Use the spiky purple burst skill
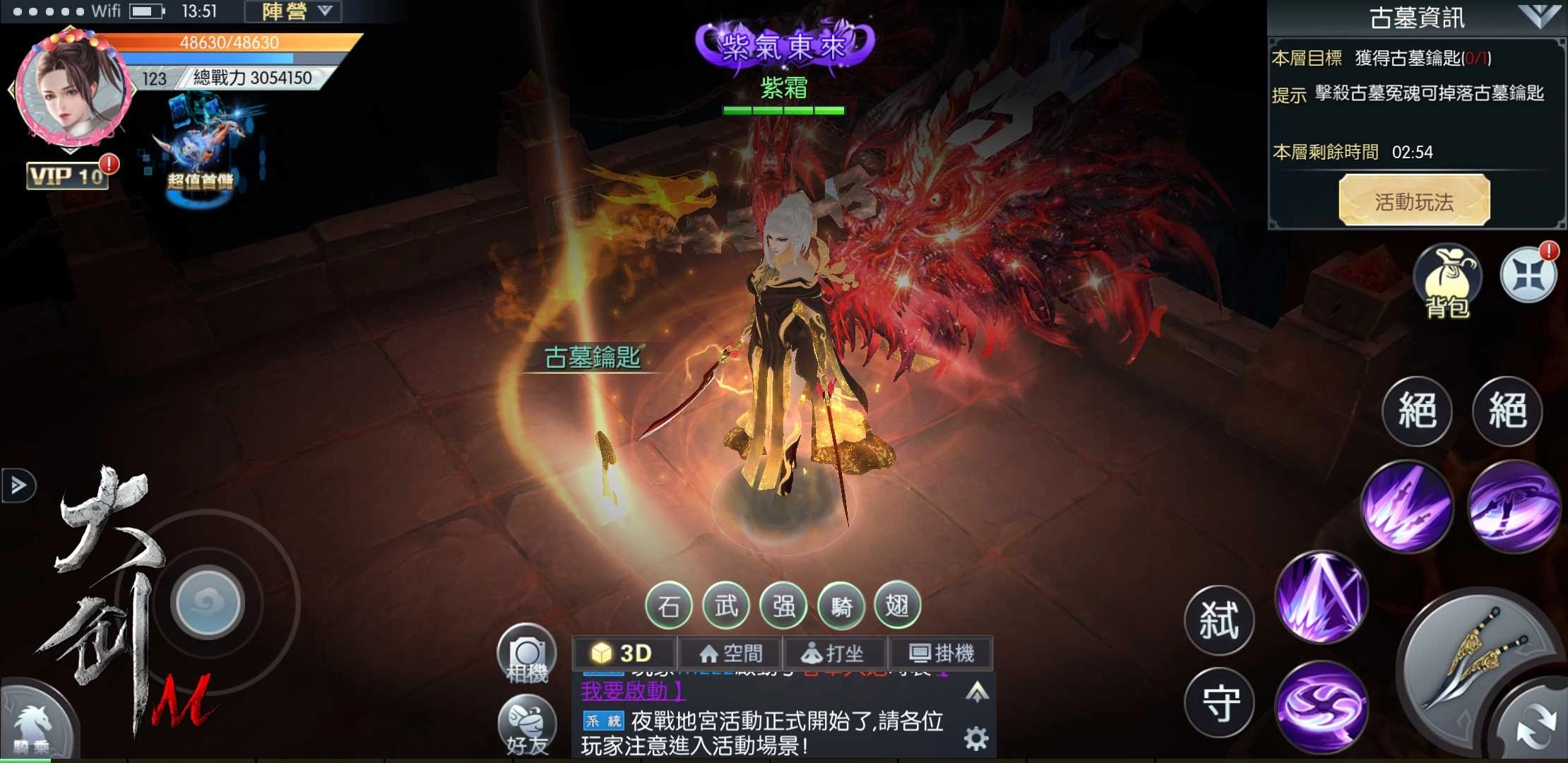The image size is (1568, 763). 1319,597
